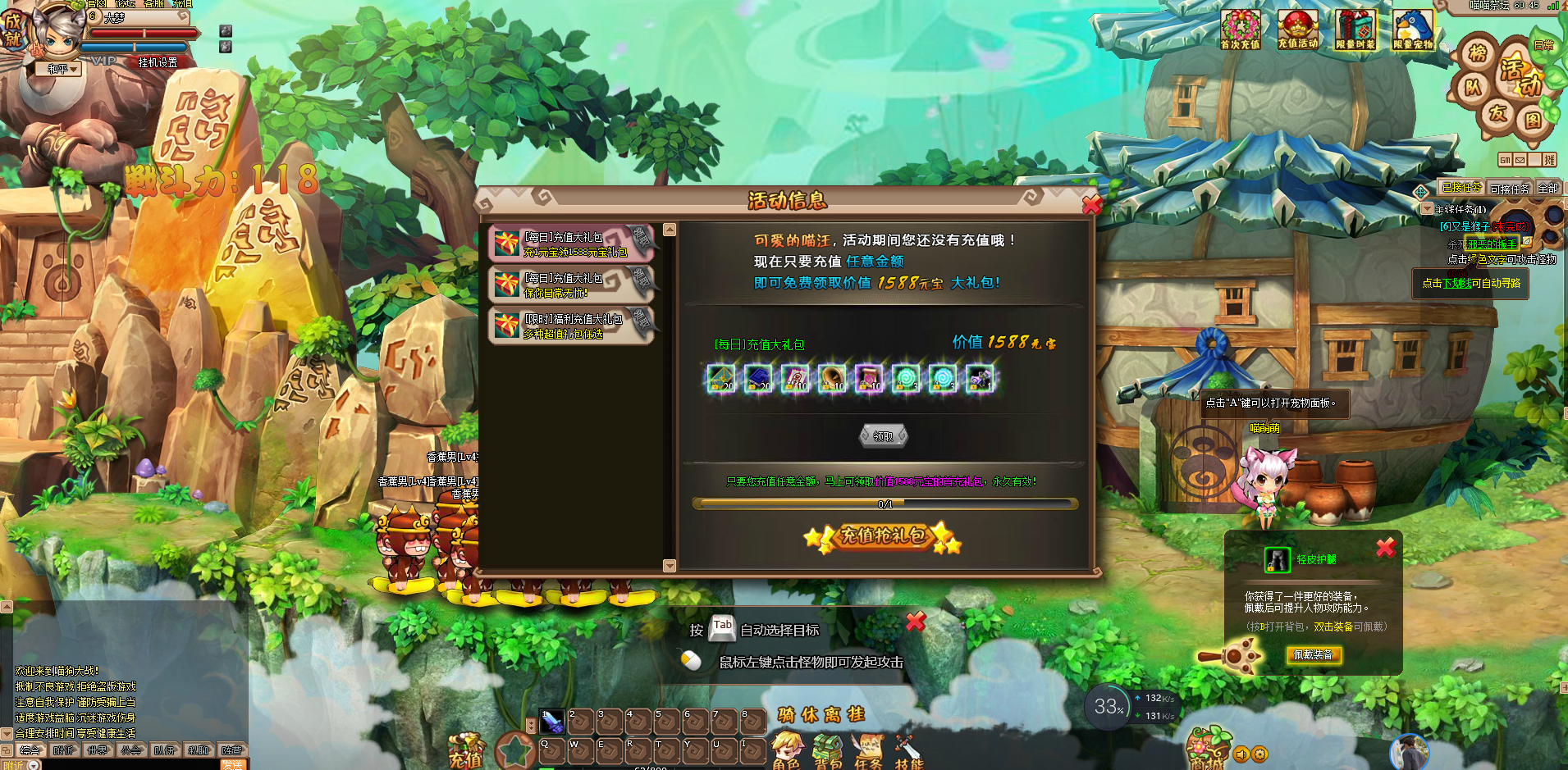Open the 限量宠物 limited pet icon
The width and height of the screenshot is (1568, 770).
(x=1413, y=30)
